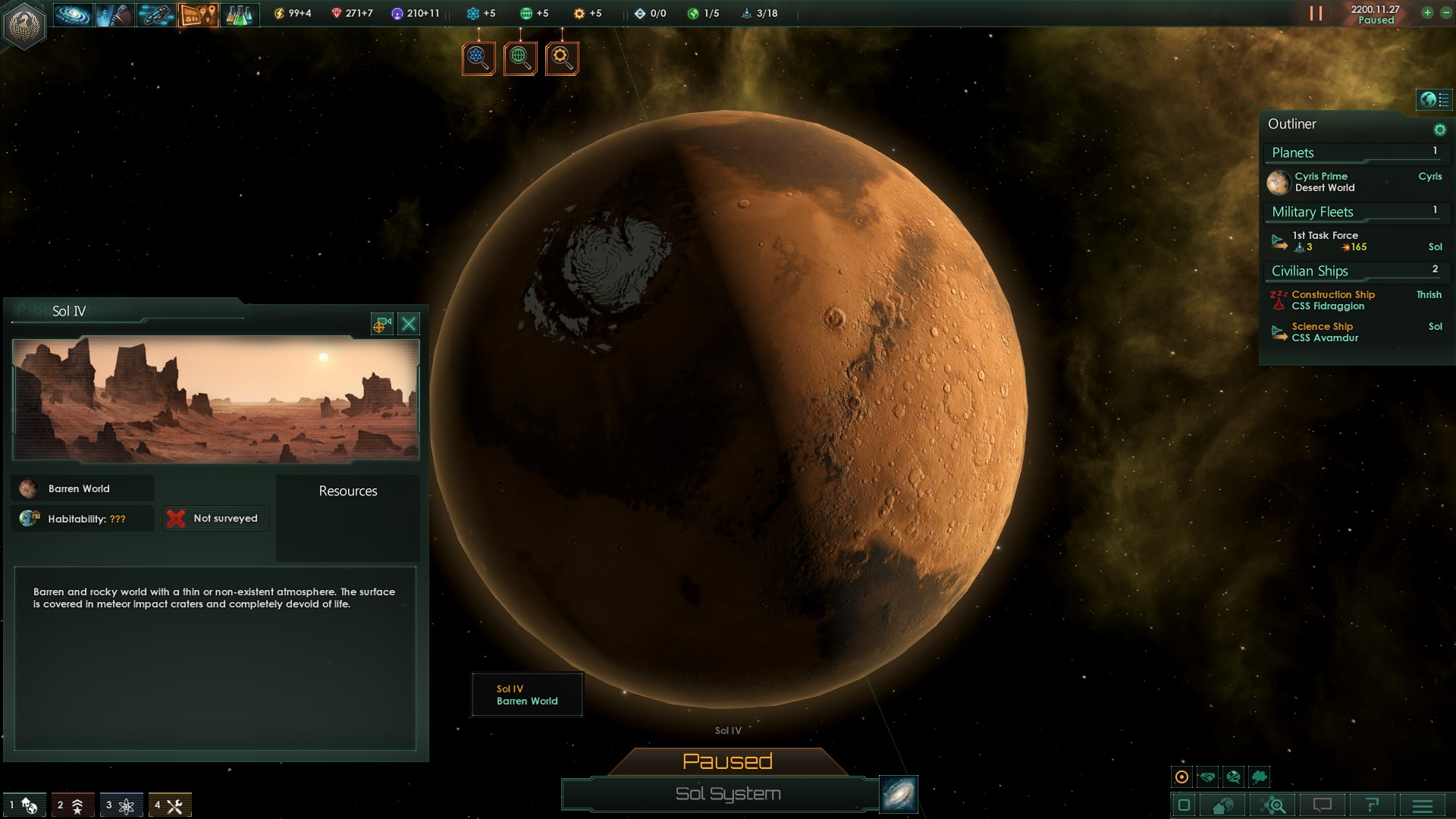Select Construction Ship CSS Fidraggion
This screenshot has height=819, width=1456.
point(1332,300)
